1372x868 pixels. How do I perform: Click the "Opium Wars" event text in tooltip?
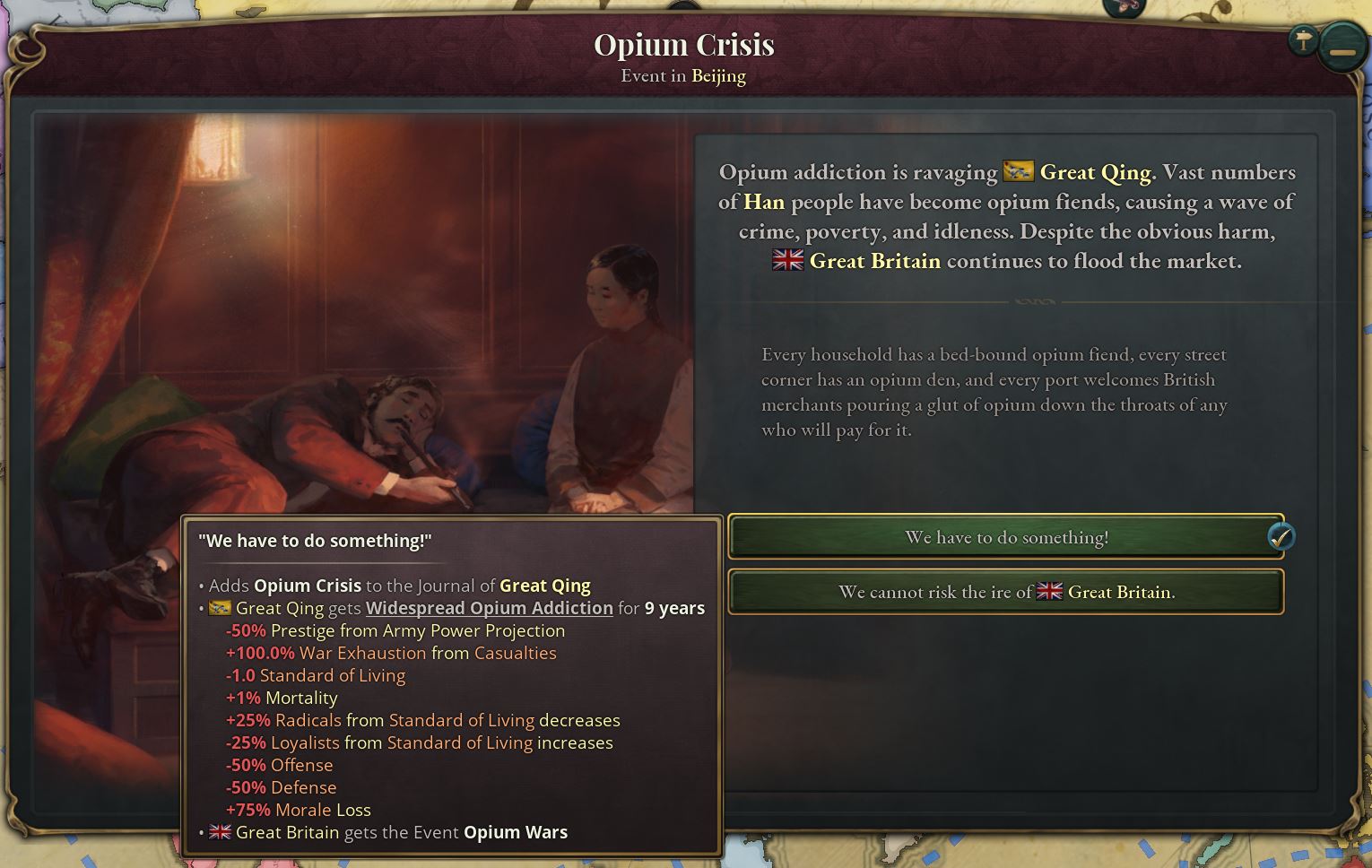point(515,832)
